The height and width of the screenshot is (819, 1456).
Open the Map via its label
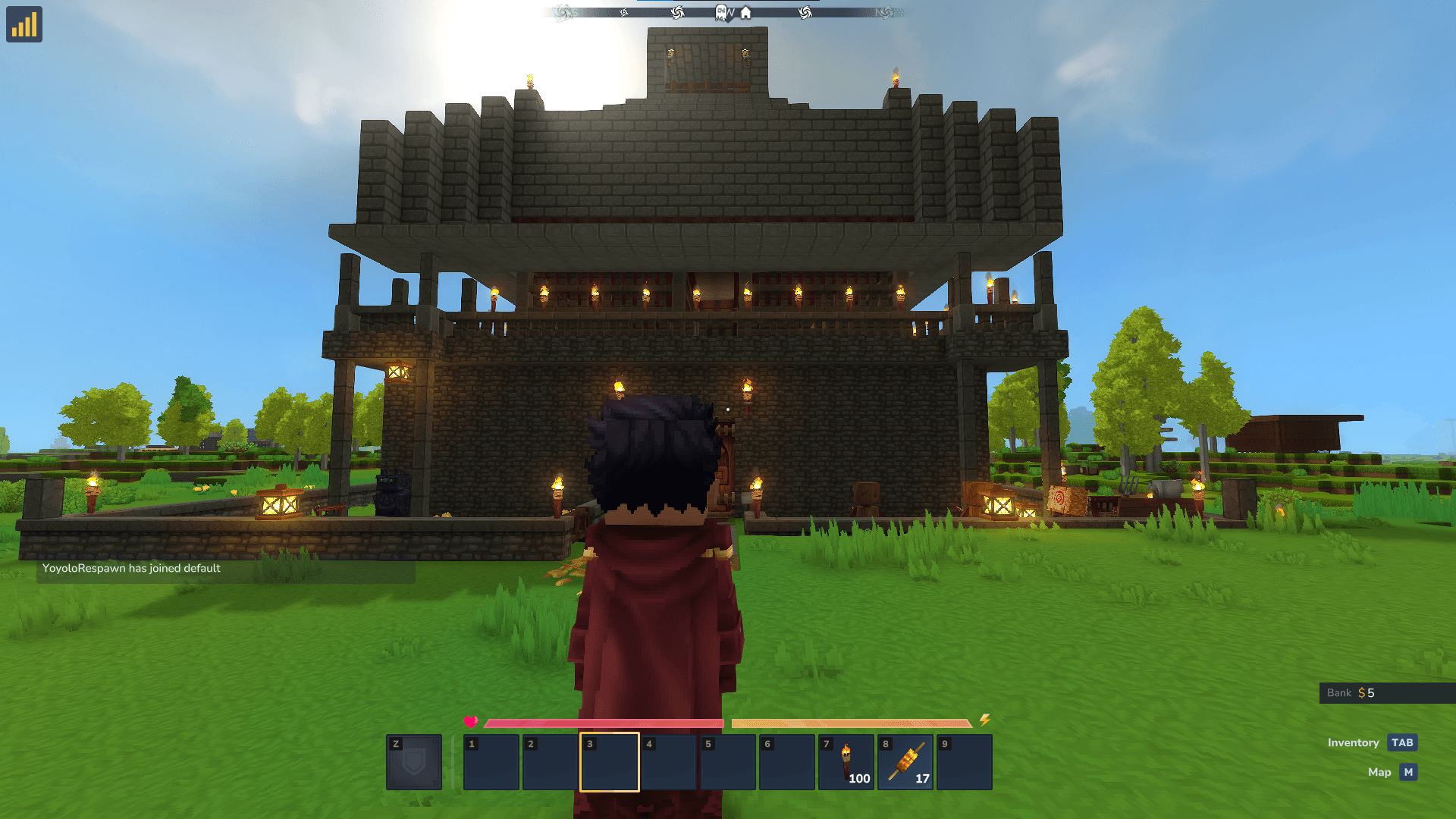tap(1379, 772)
